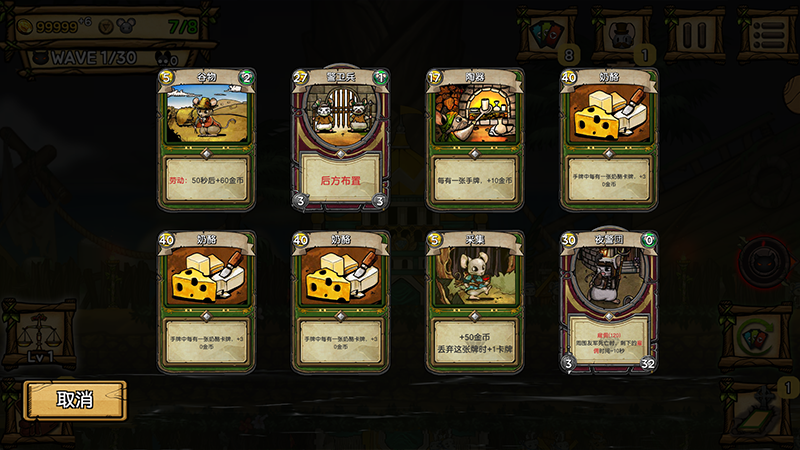Select the 谷物 grain farmer card

pyautogui.click(x=207, y=140)
